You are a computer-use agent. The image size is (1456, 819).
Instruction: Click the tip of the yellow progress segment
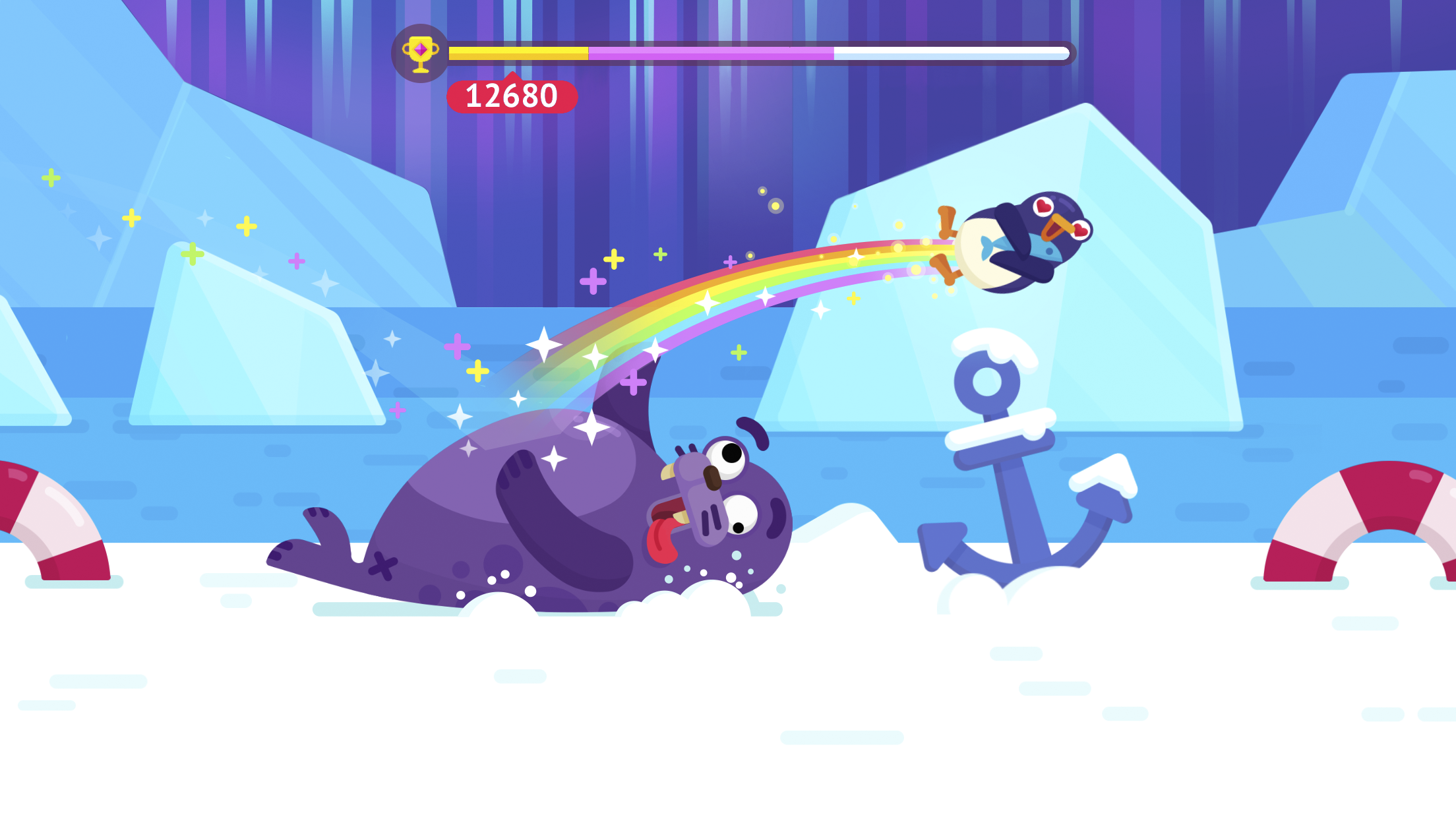584,54
